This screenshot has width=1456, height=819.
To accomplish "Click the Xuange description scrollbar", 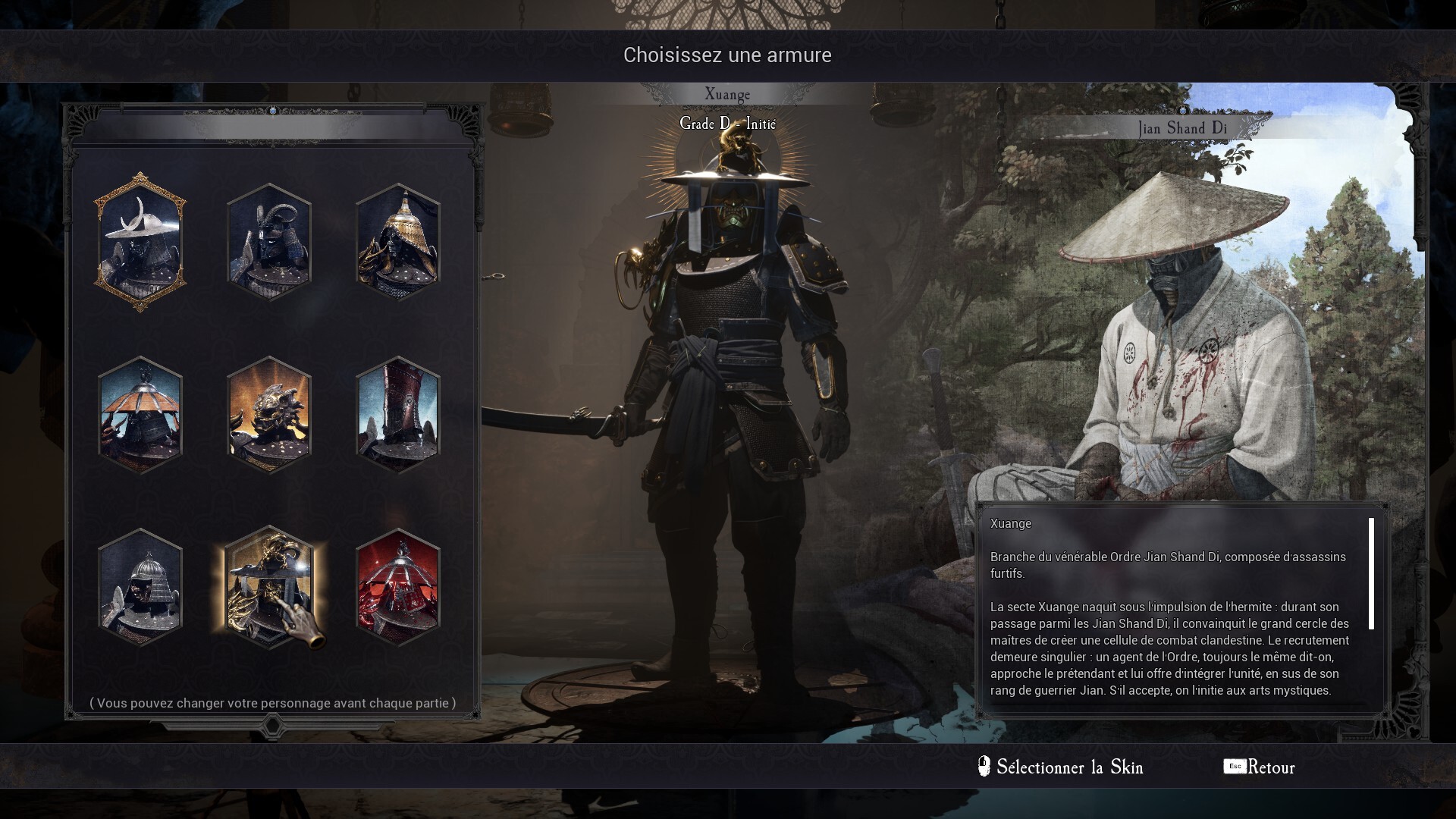I will point(1371,574).
